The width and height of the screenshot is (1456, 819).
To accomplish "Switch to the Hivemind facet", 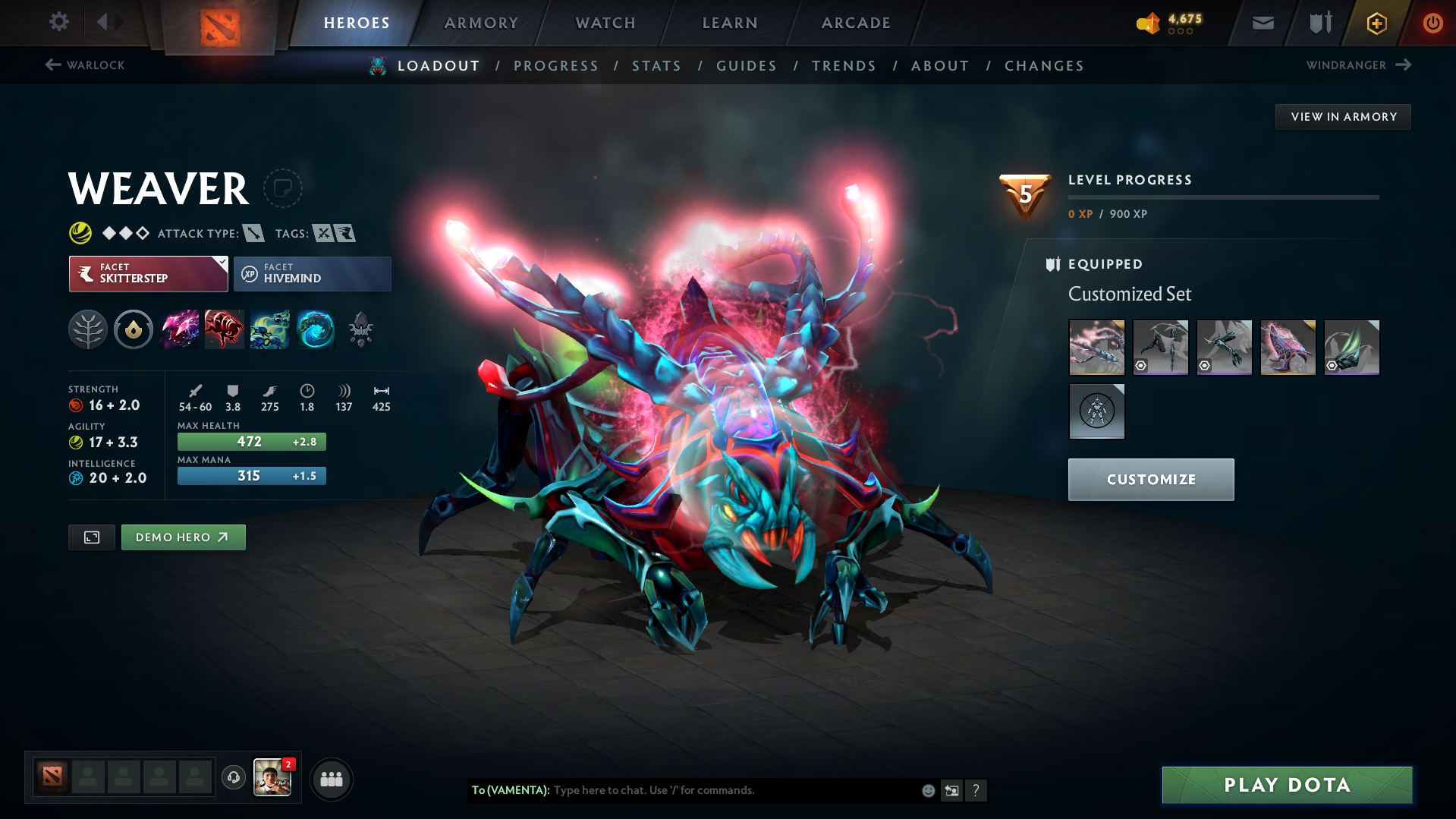I will 312,273.
